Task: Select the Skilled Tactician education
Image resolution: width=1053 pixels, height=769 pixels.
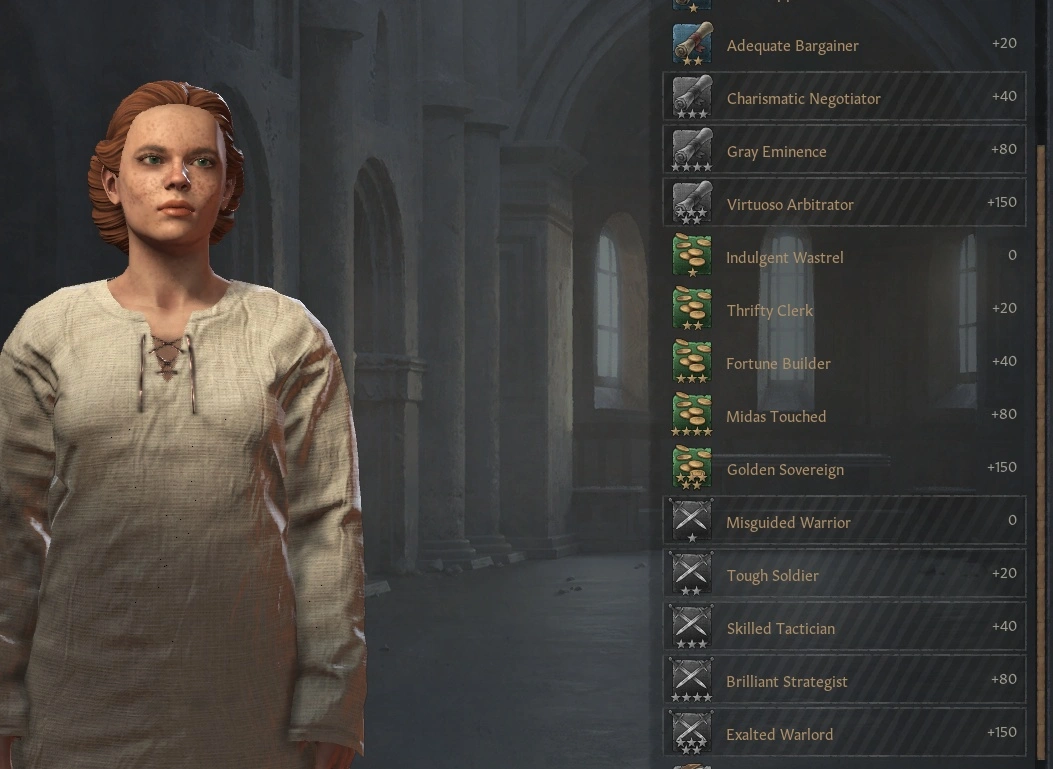Action: coord(844,628)
